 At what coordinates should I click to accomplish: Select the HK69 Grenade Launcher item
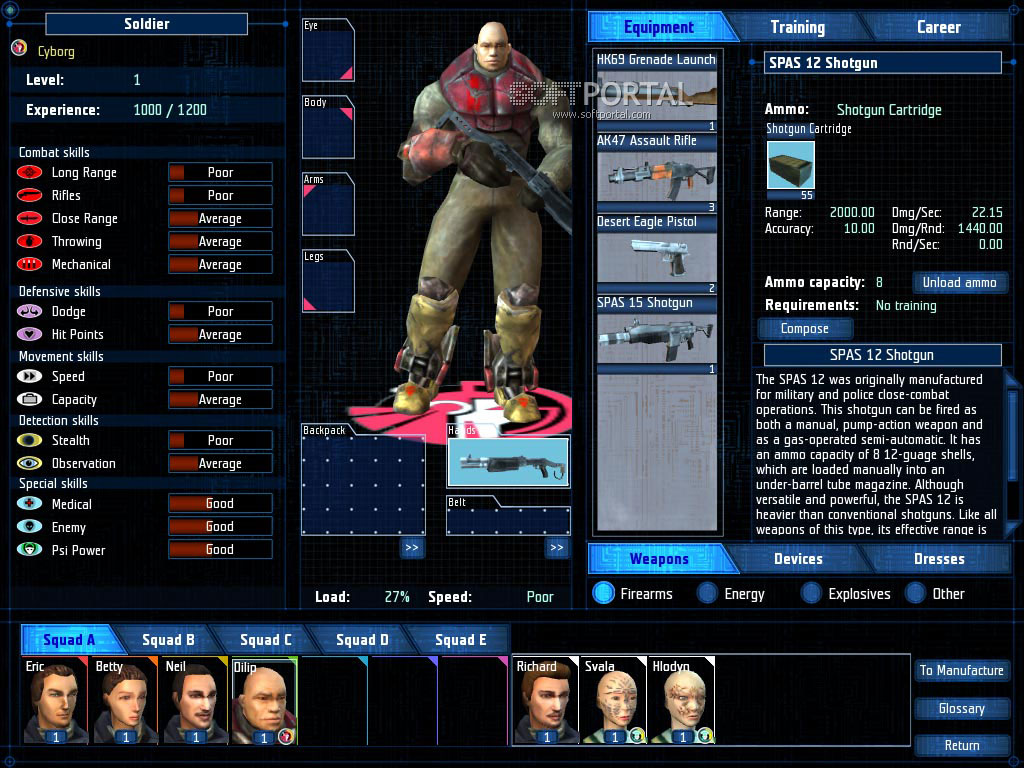coord(656,92)
